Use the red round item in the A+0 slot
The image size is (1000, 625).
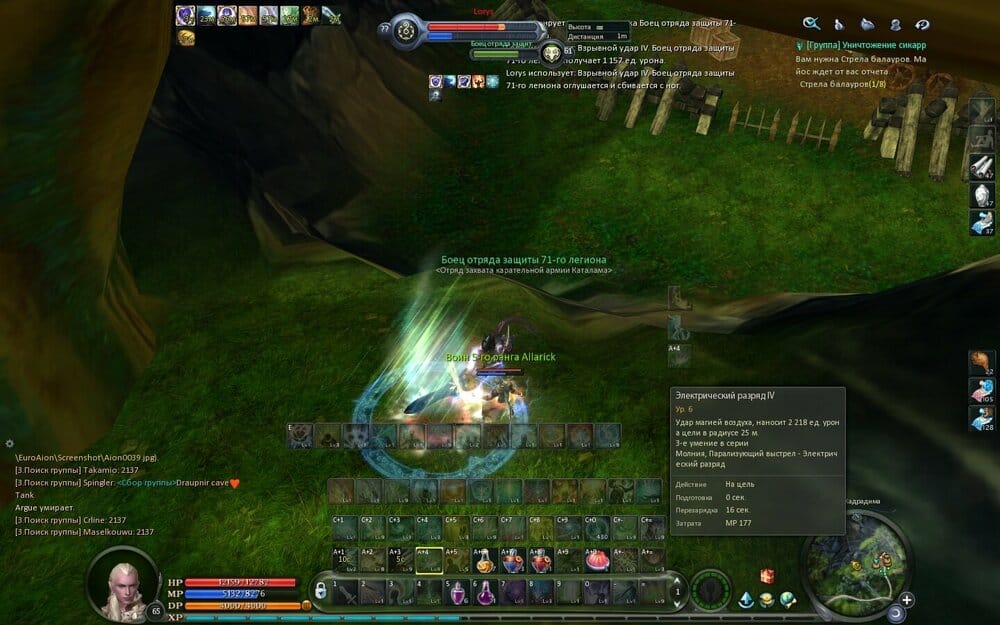597,562
